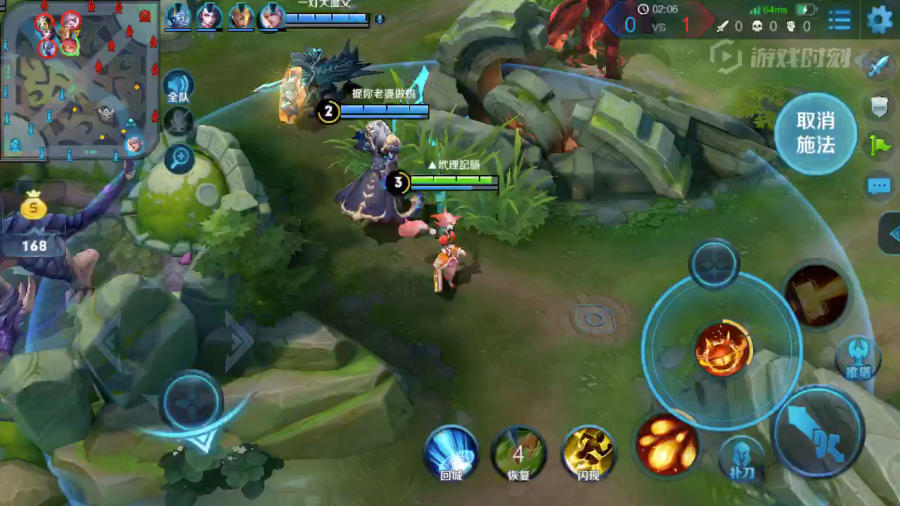Open the scoreboard list icon
The image size is (900, 506).
click(840, 19)
